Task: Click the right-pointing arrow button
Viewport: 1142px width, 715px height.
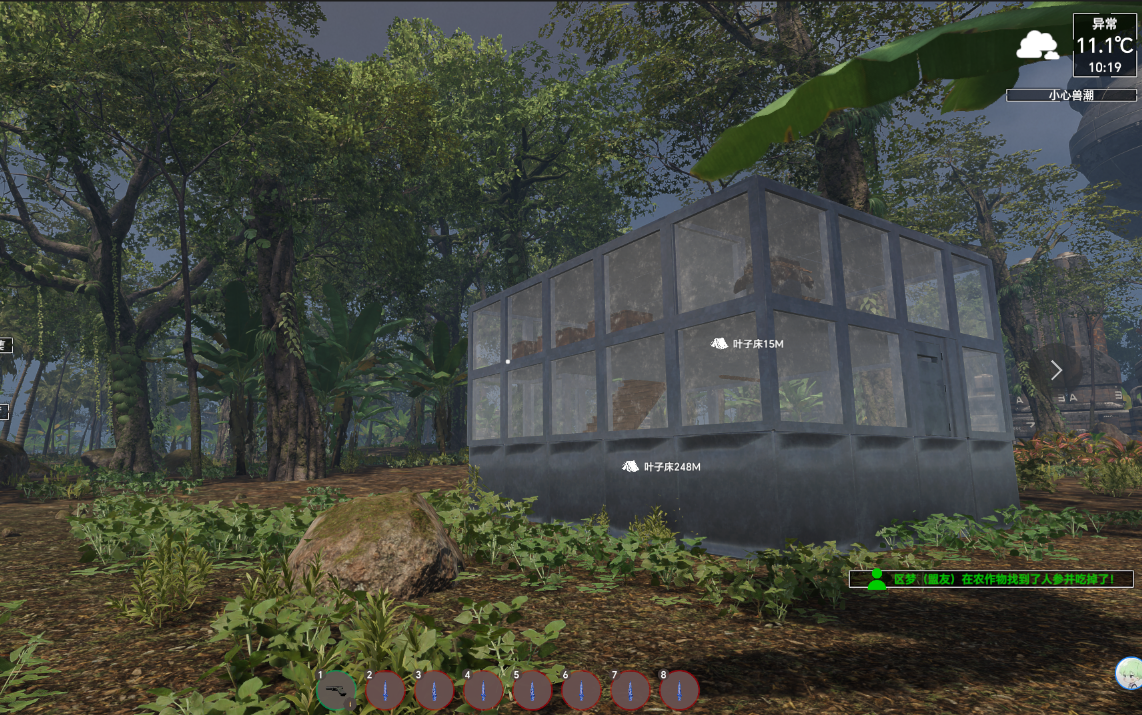Action: [x=1057, y=370]
